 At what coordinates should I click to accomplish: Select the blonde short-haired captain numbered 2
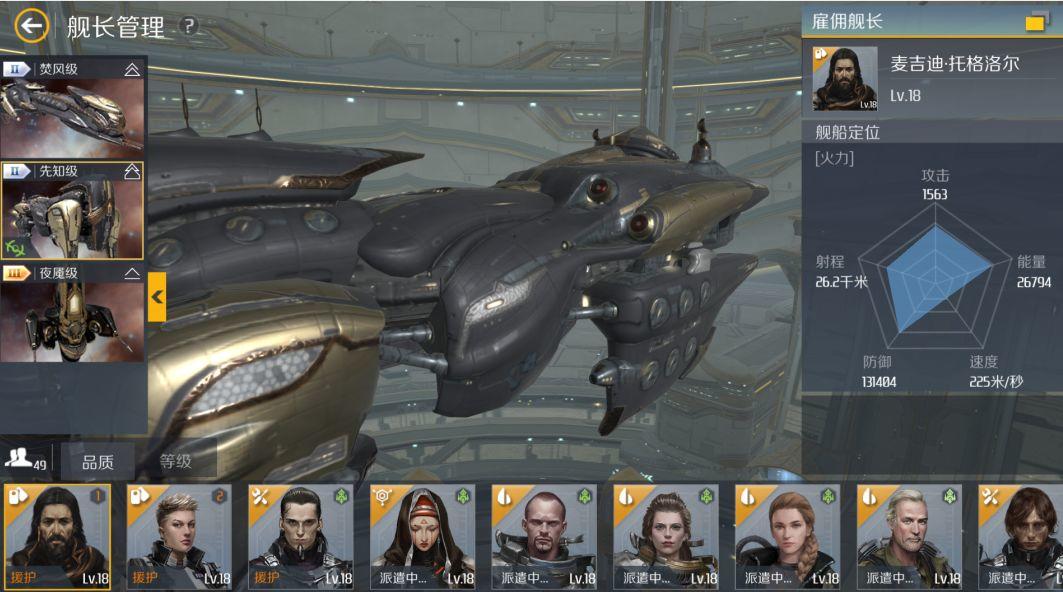click(x=179, y=537)
